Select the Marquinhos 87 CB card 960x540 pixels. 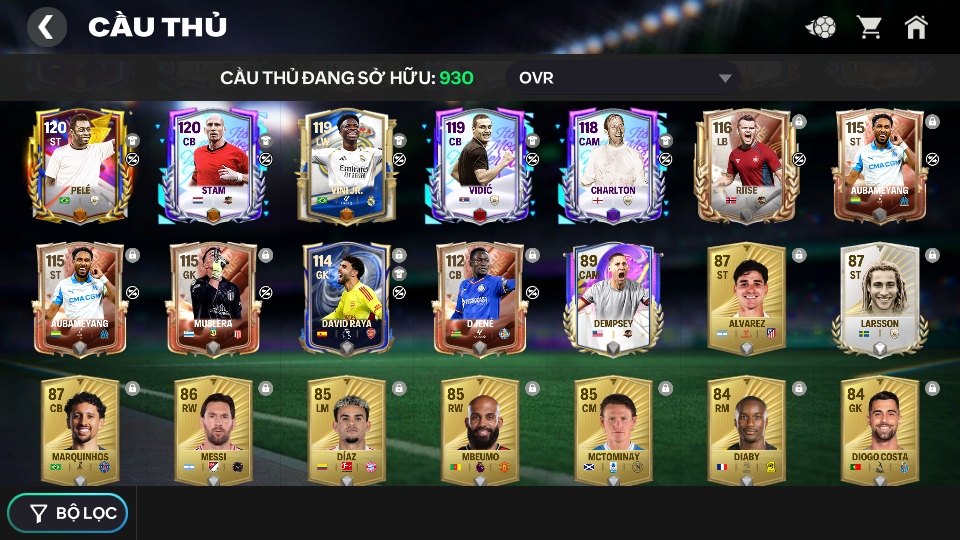click(80, 430)
